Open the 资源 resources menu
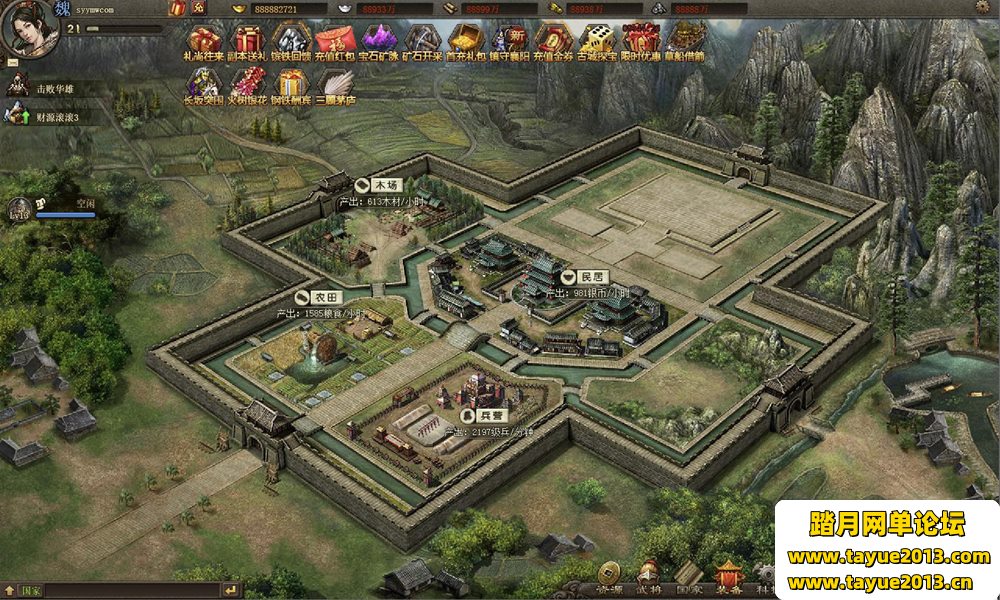 (x=608, y=574)
